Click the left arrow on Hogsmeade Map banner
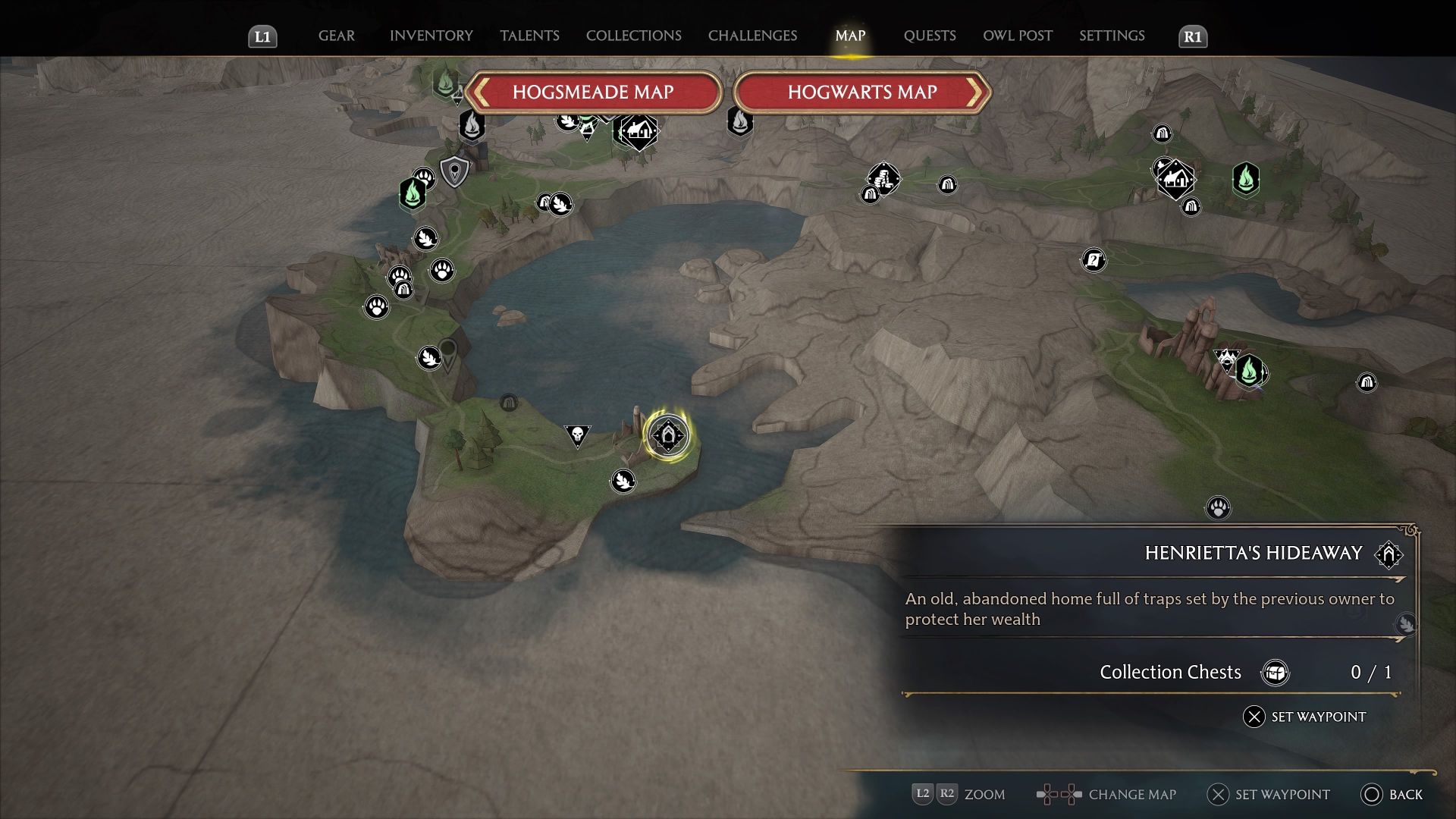Viewport: 1456px width, 819px height. (479, 93)
